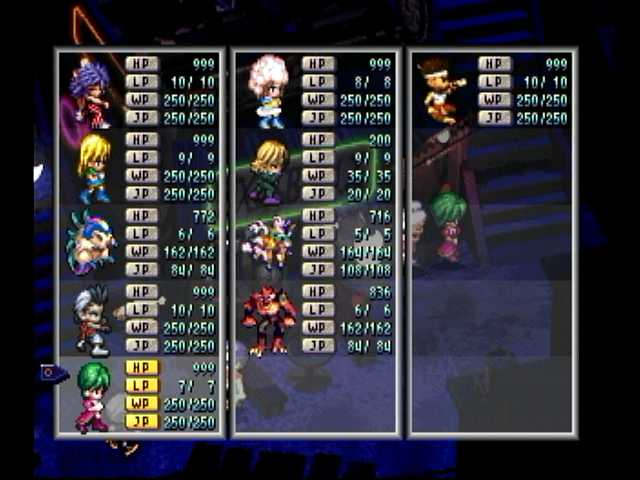Select the blue-crested monster with 772 HP
Image resolution: width=640 pixels, height=480 pixels.
point(90,242)
